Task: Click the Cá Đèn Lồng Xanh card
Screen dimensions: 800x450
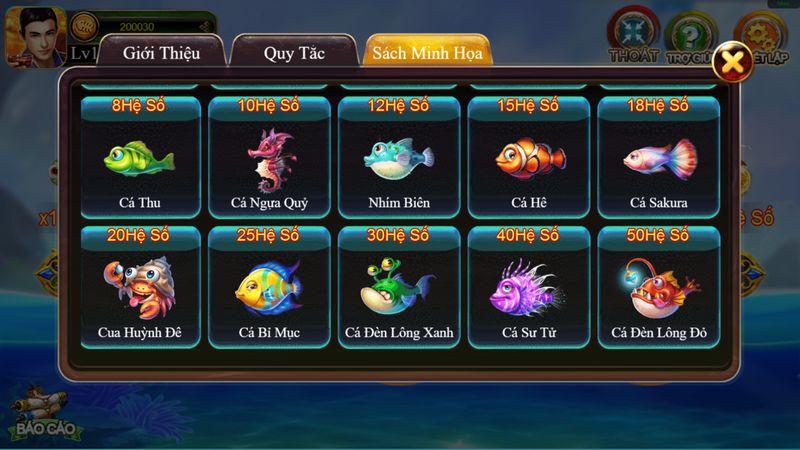Action: 398,287
